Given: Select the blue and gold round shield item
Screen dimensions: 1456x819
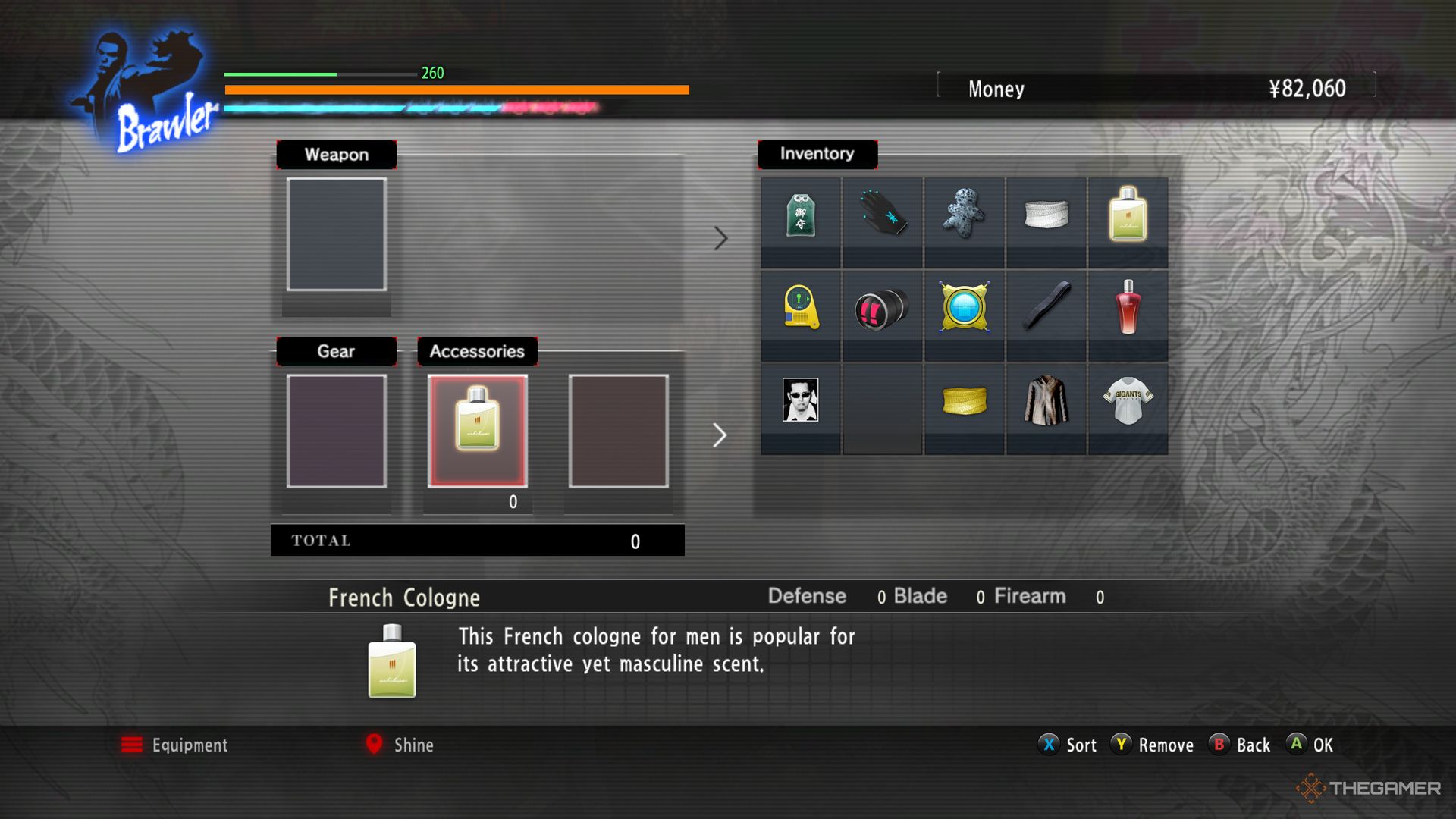Looking at the screenshot, I should coord(964,307).
